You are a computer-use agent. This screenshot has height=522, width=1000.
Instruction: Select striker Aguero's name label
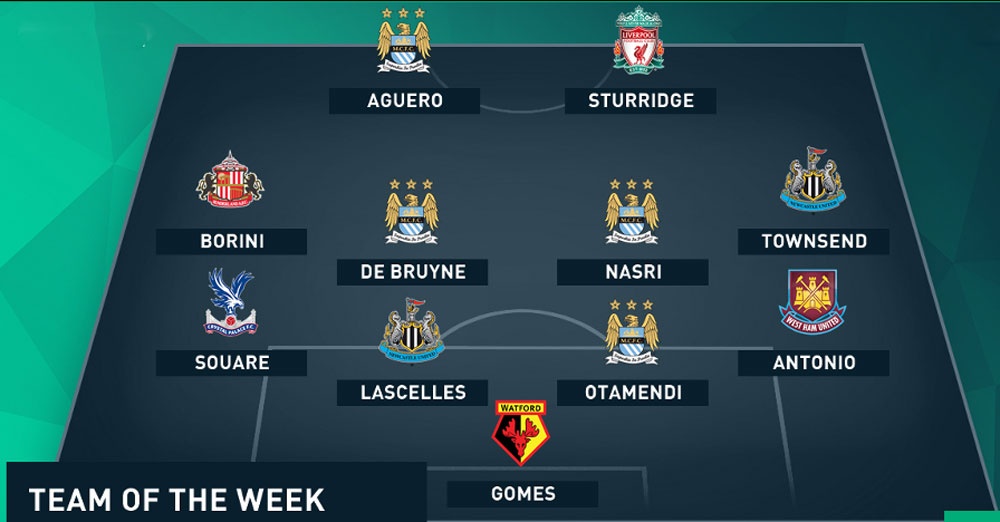pos(404,101)
